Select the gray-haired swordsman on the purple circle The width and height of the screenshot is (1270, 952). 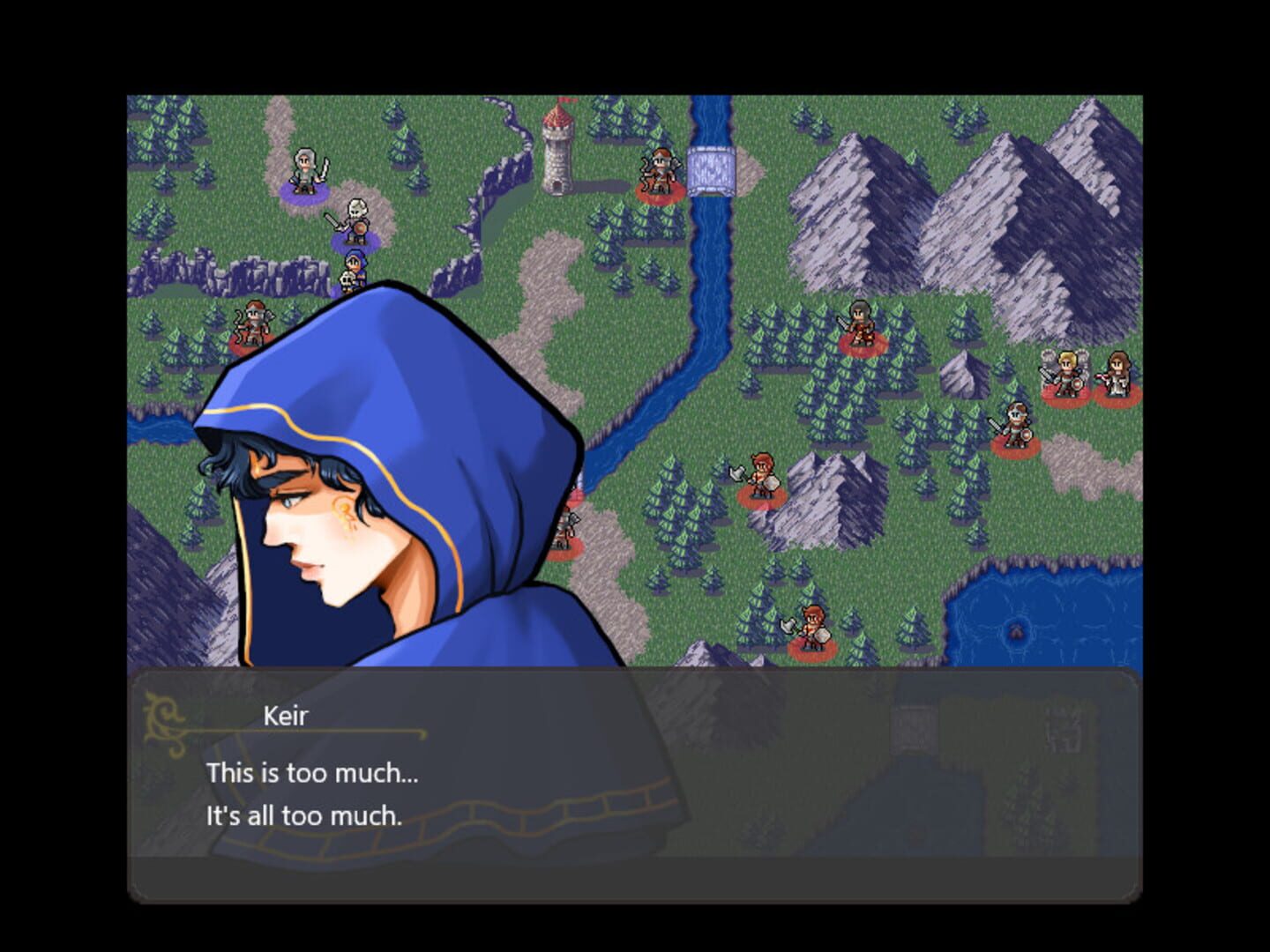click(306, 169)
